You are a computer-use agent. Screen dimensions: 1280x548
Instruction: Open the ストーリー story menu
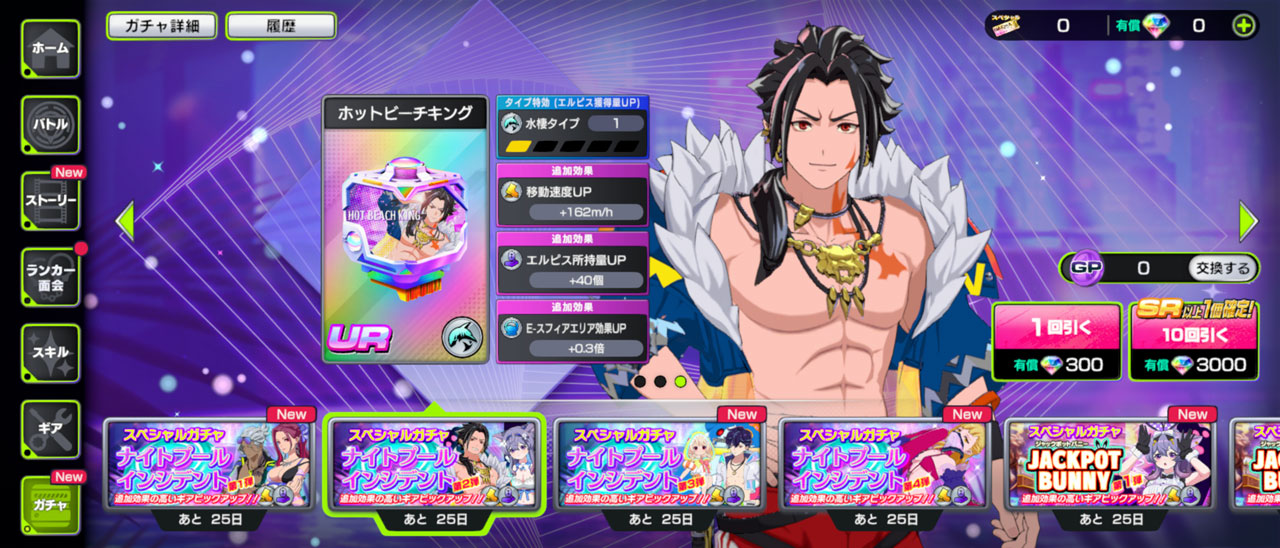point(50,200)
